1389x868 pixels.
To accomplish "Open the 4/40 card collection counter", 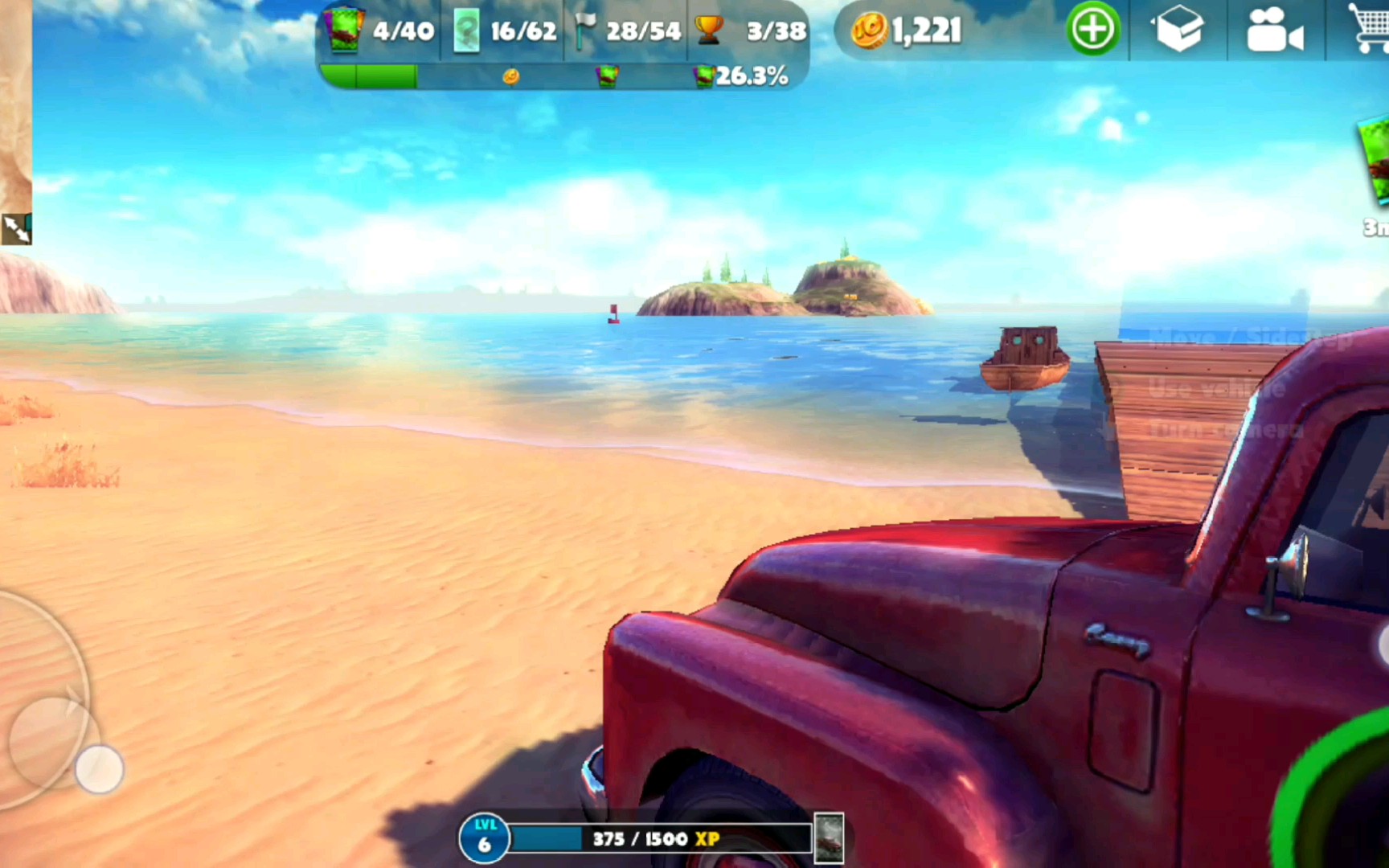I will pos(379,31).
